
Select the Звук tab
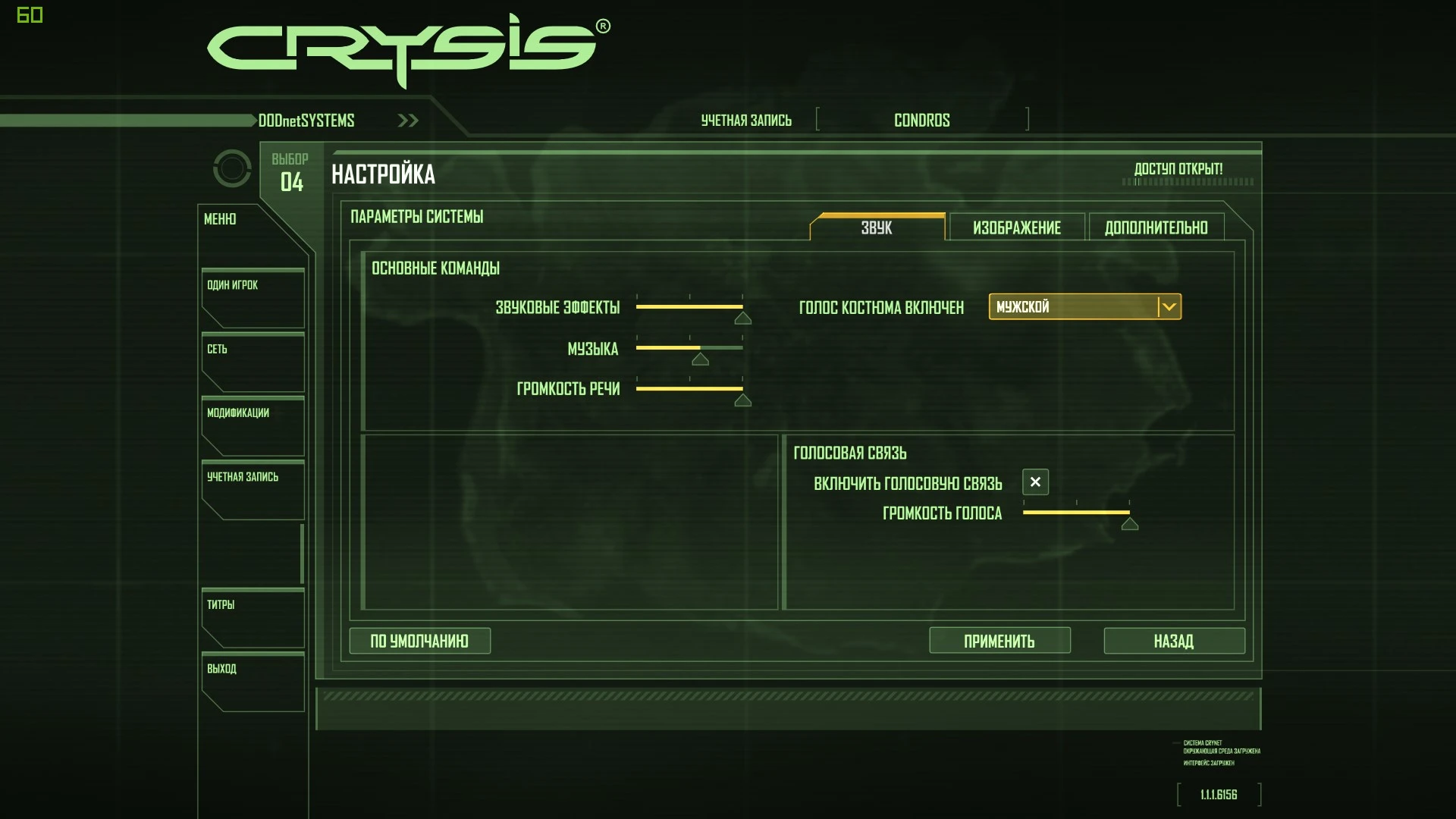[x=877, y=227]
